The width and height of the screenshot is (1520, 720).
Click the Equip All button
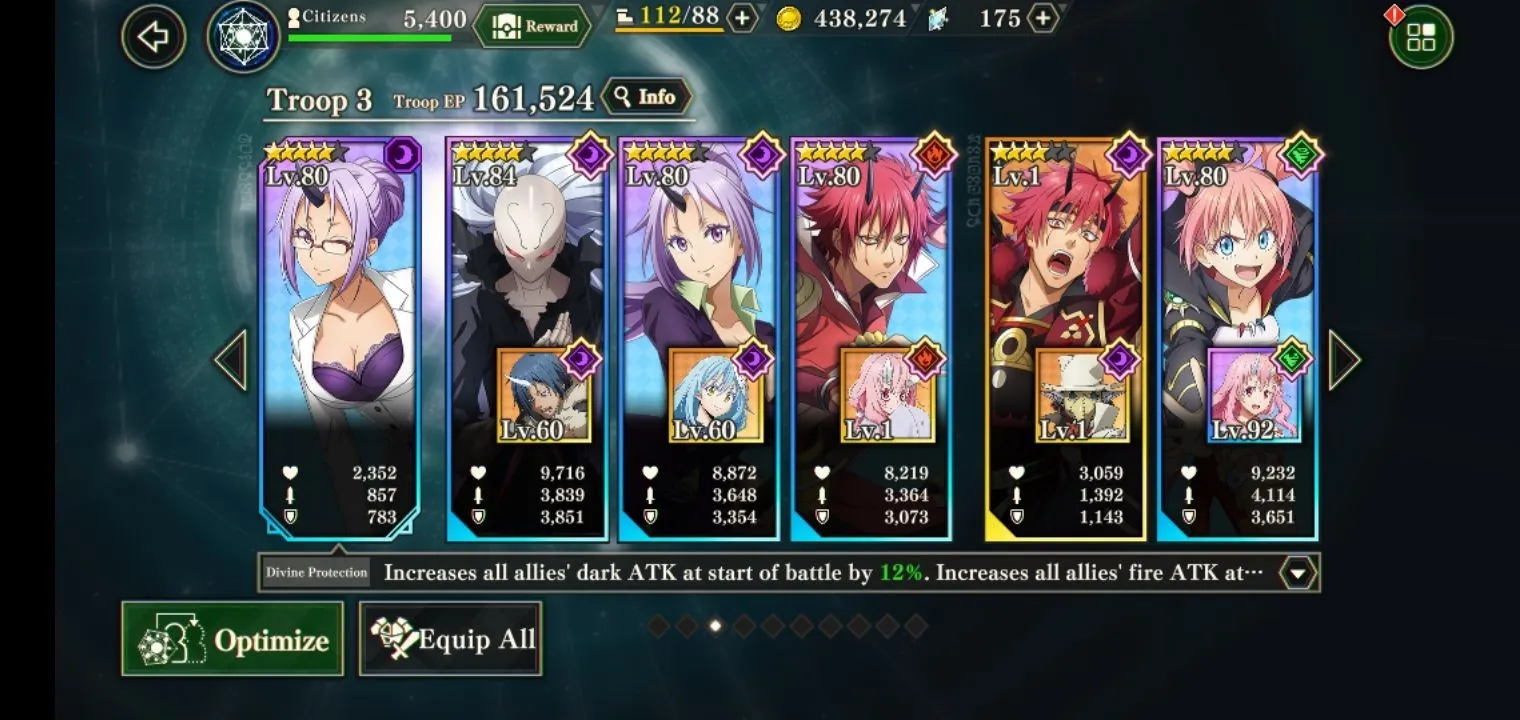[451, 639]
